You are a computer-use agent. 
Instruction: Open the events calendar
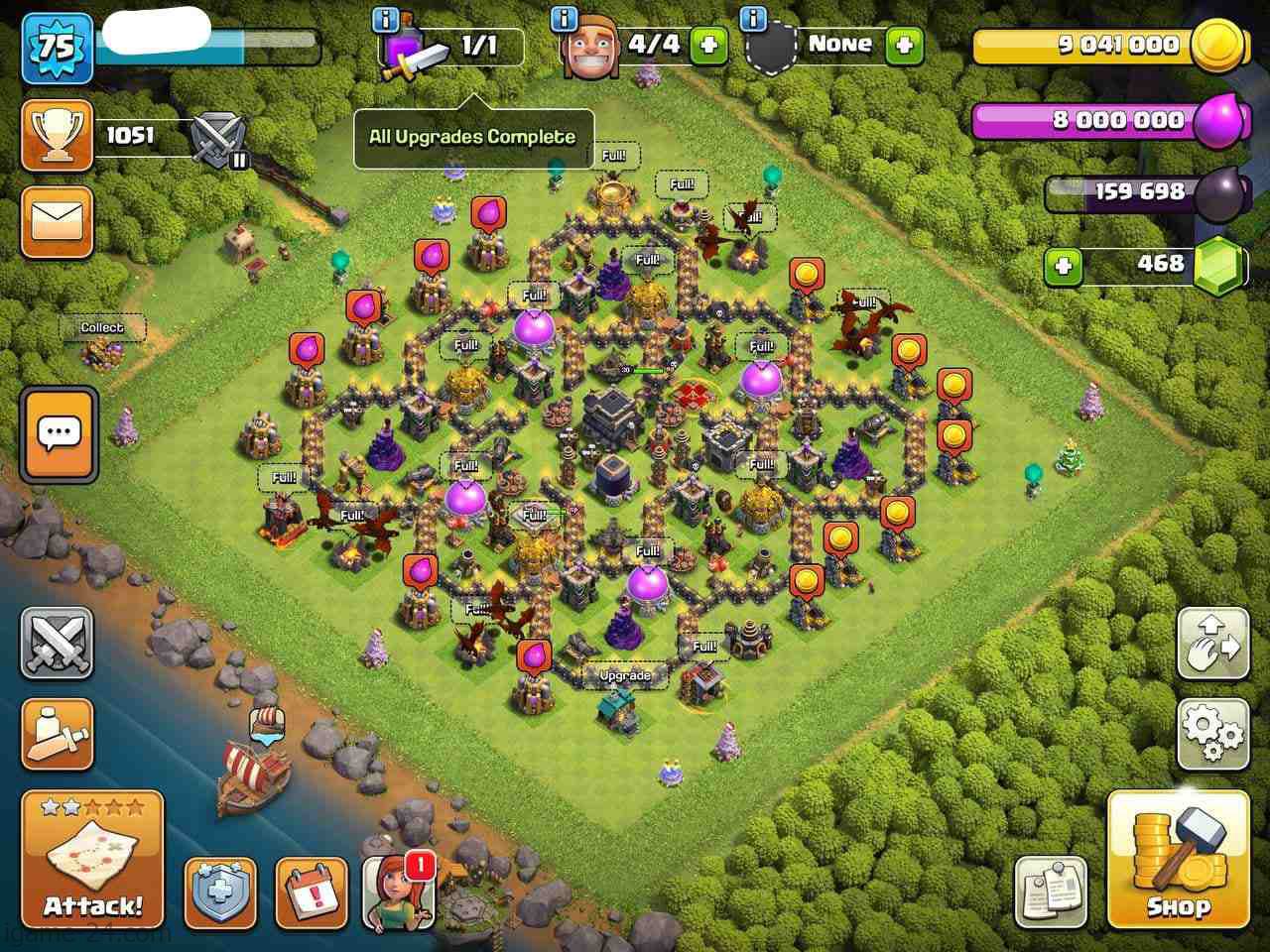tap(312, 892)
